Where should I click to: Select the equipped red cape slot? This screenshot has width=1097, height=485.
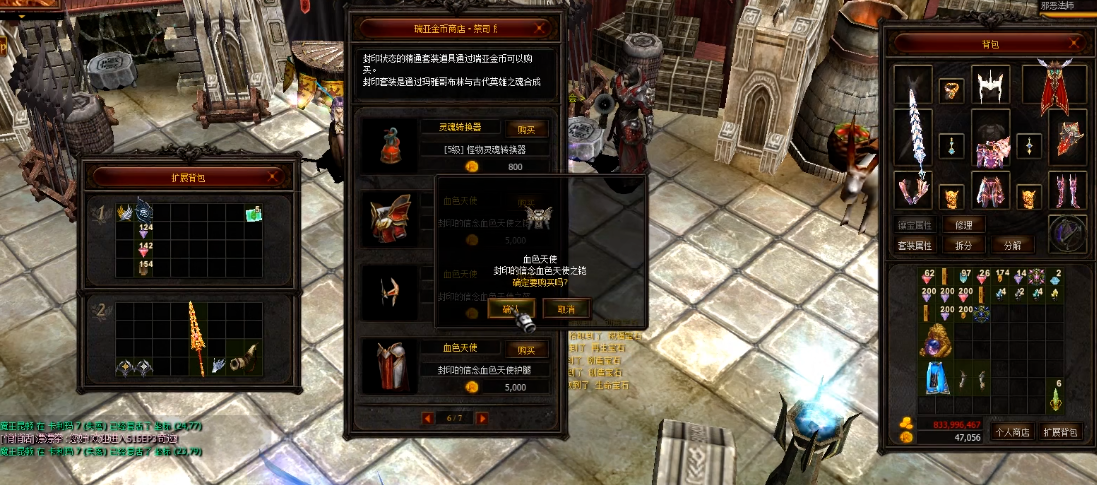pyautogui.click(x=1062, y=88)
